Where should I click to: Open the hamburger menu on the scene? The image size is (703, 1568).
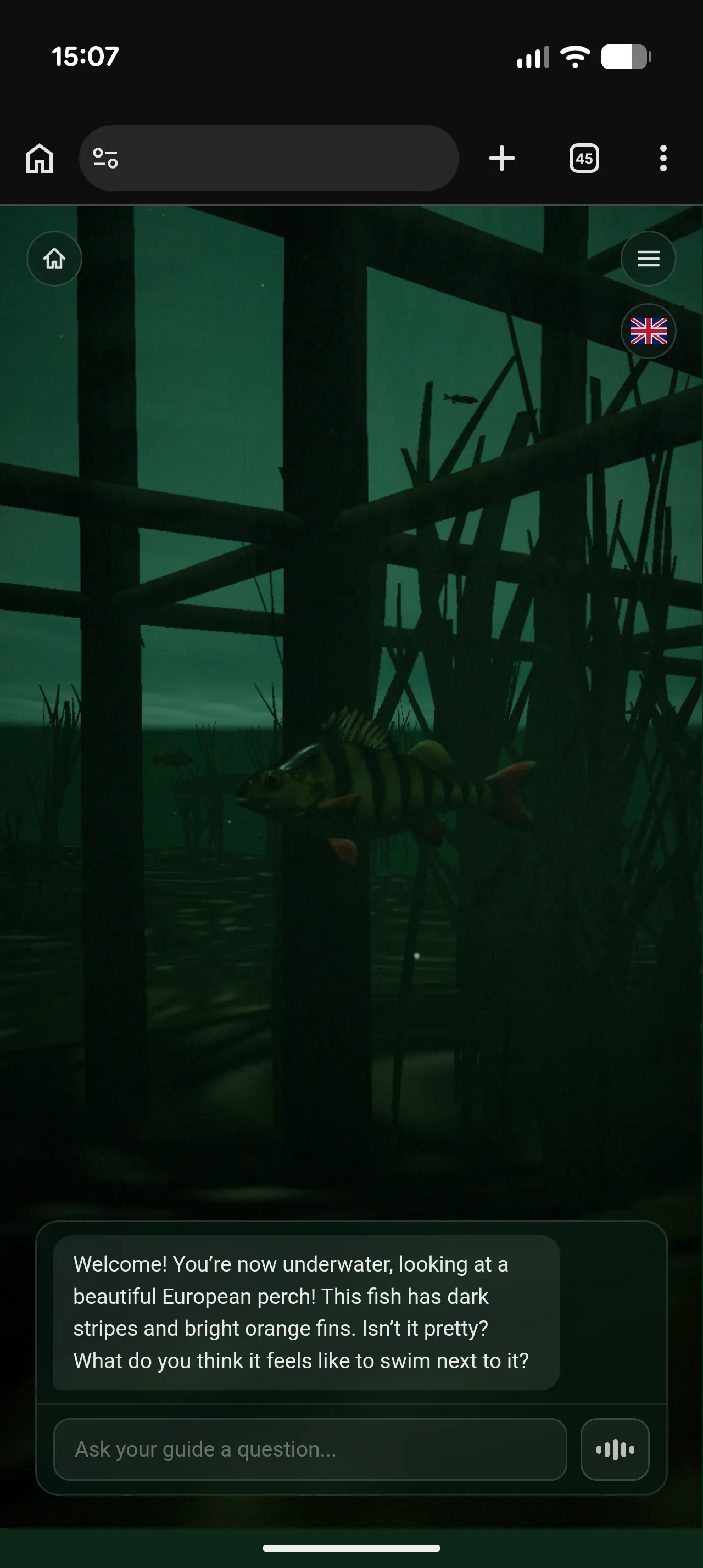pos(648,259)
